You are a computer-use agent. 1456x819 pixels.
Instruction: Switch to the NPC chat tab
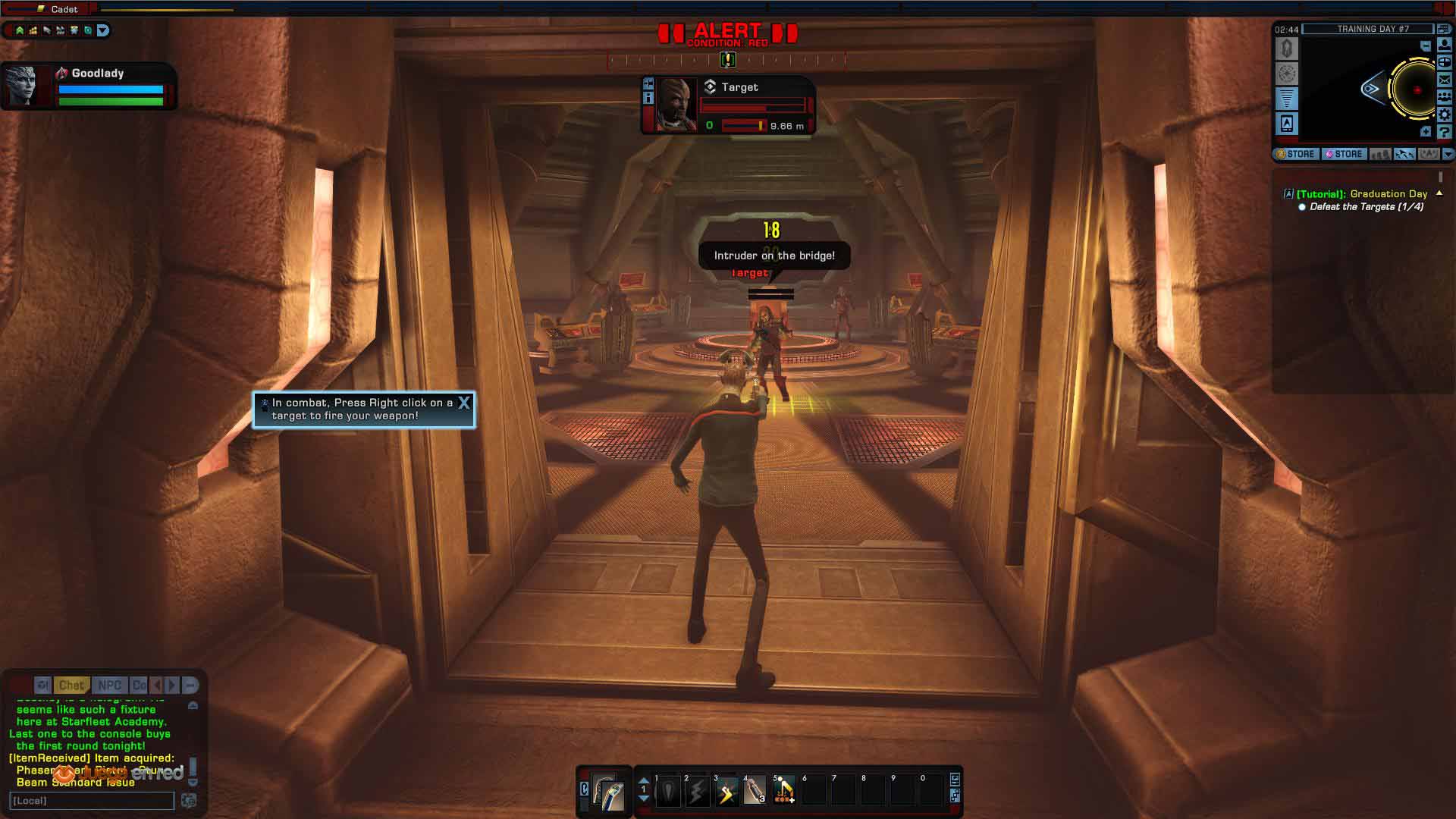tap(110, 685)
